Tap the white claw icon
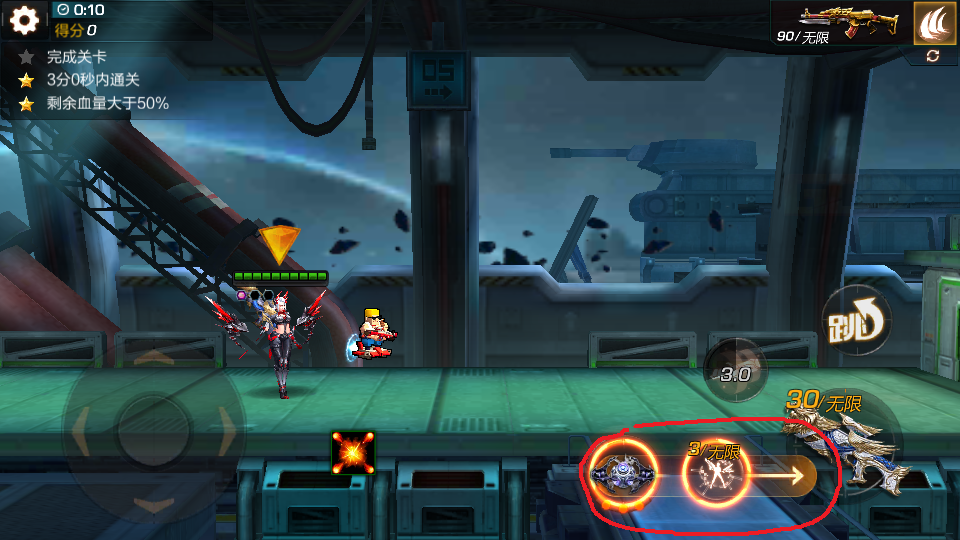This screenshot has width=960, height=540. pos(934,22)
